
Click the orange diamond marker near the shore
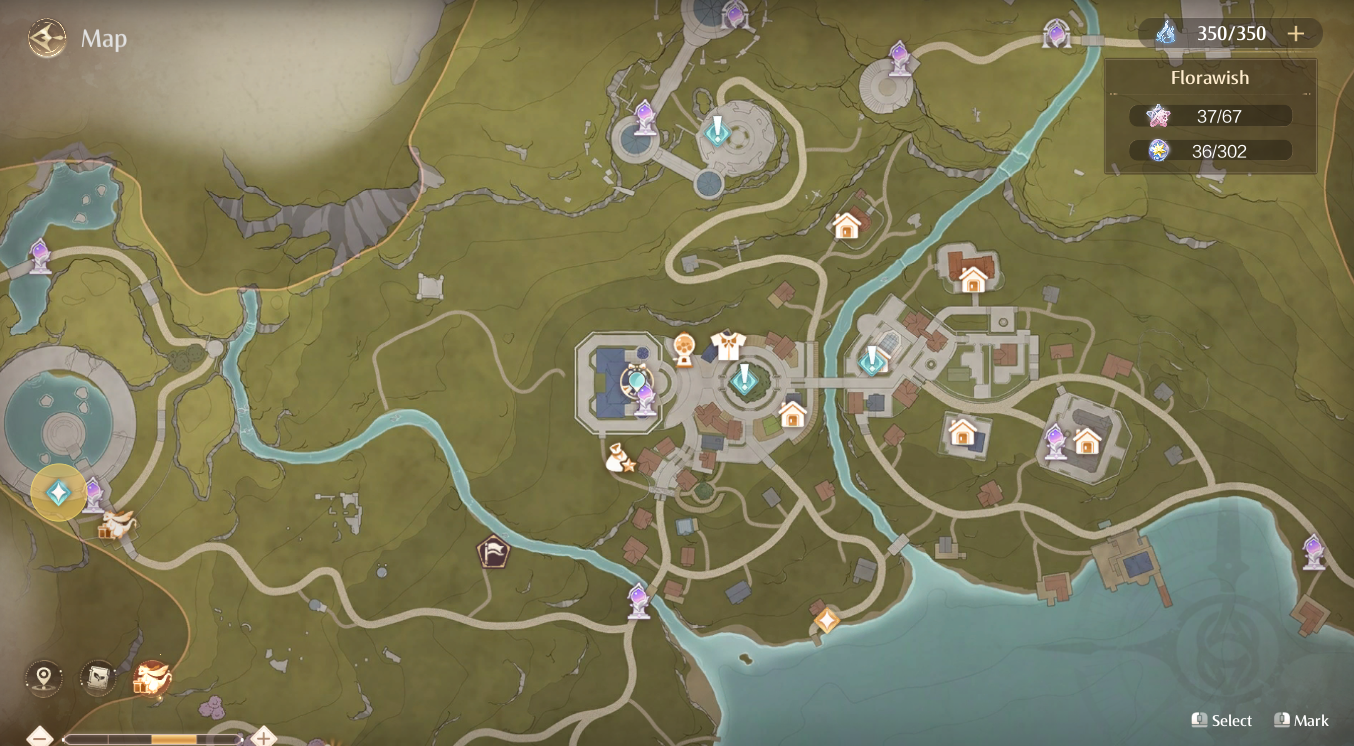(826, 622)
